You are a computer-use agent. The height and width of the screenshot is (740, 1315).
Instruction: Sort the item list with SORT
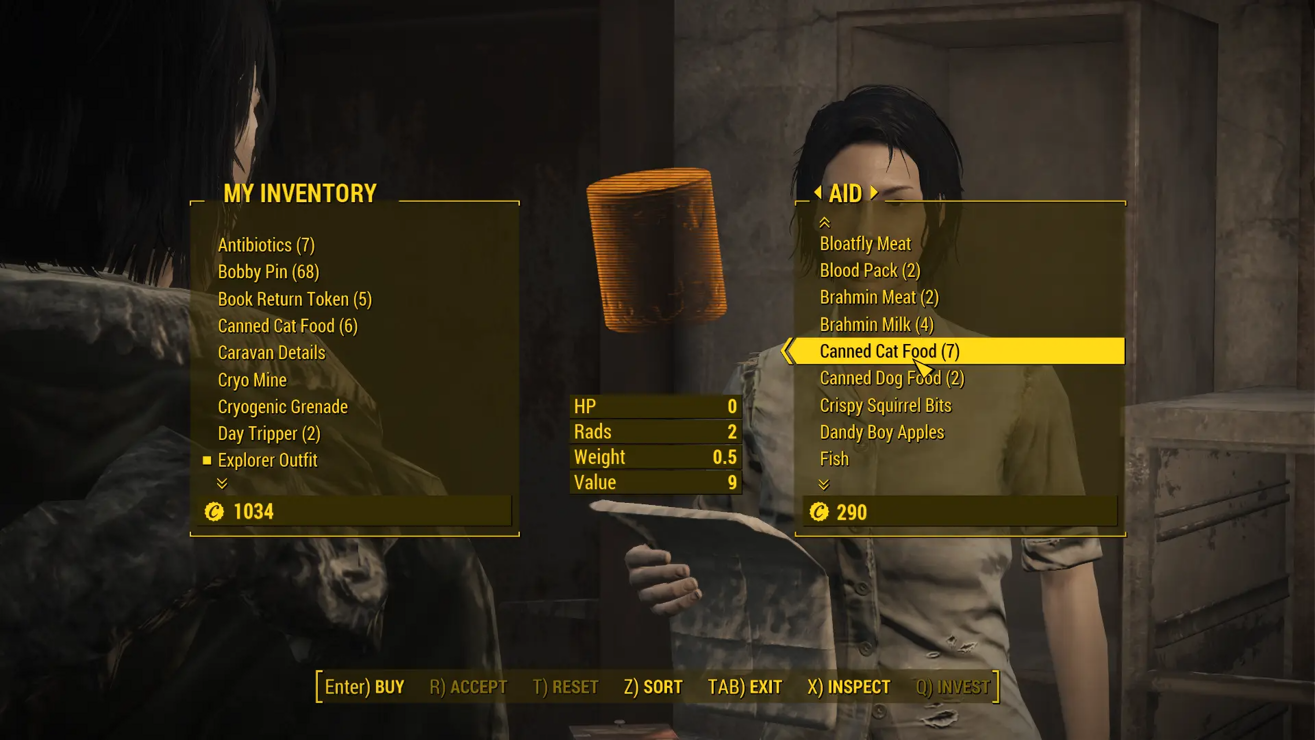point(653,687)
